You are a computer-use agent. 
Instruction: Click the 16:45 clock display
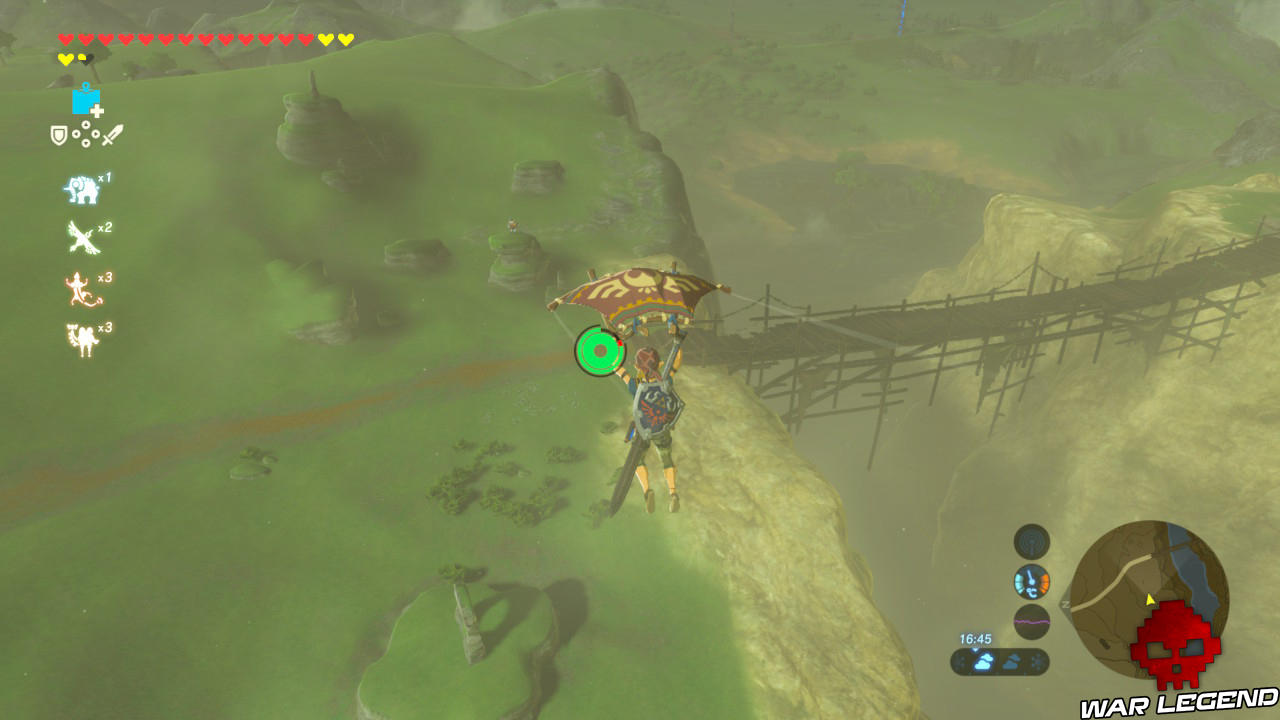975,639
